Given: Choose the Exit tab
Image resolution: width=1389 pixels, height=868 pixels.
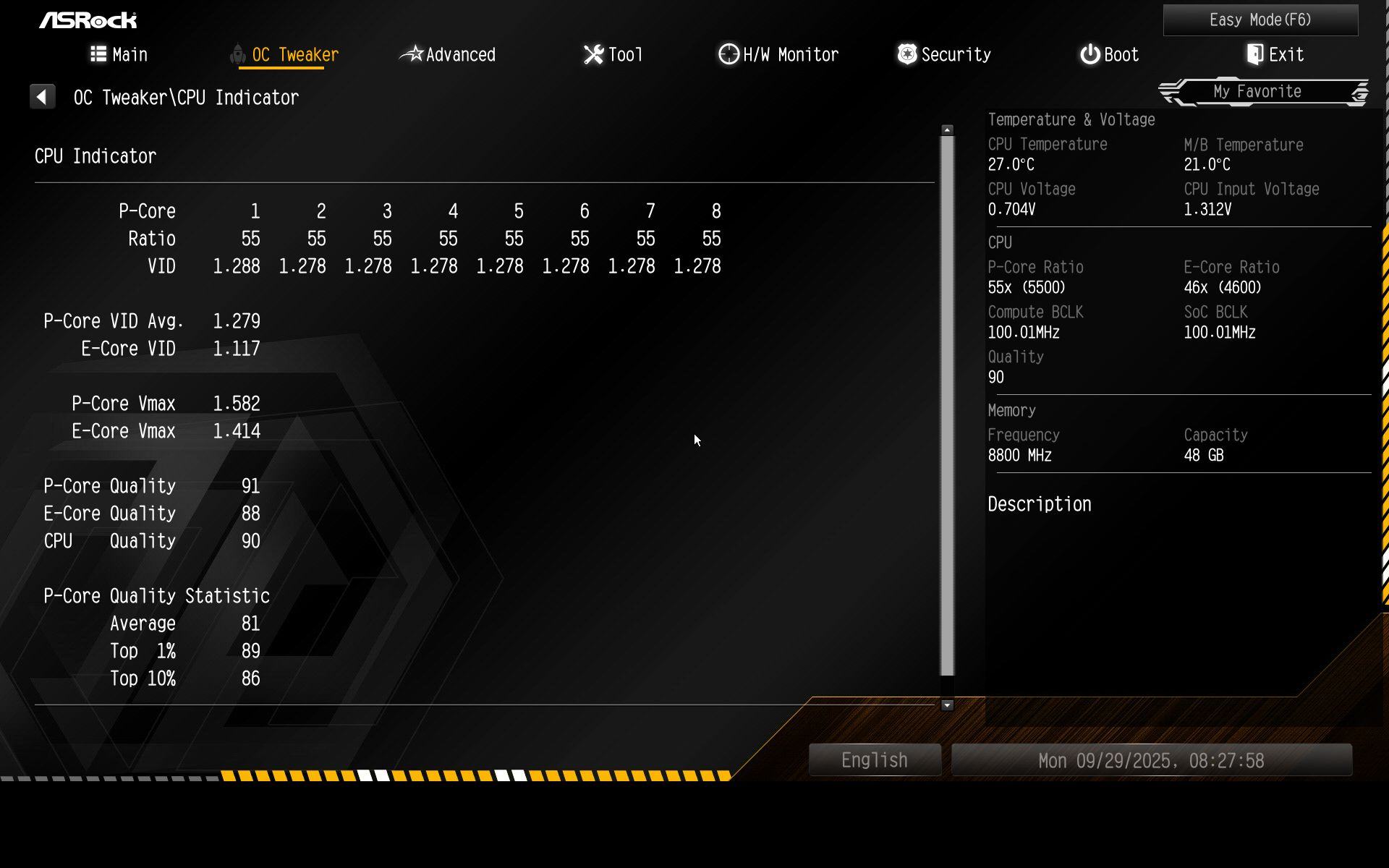Looking at the screenshot, I should coord(1275,55).
